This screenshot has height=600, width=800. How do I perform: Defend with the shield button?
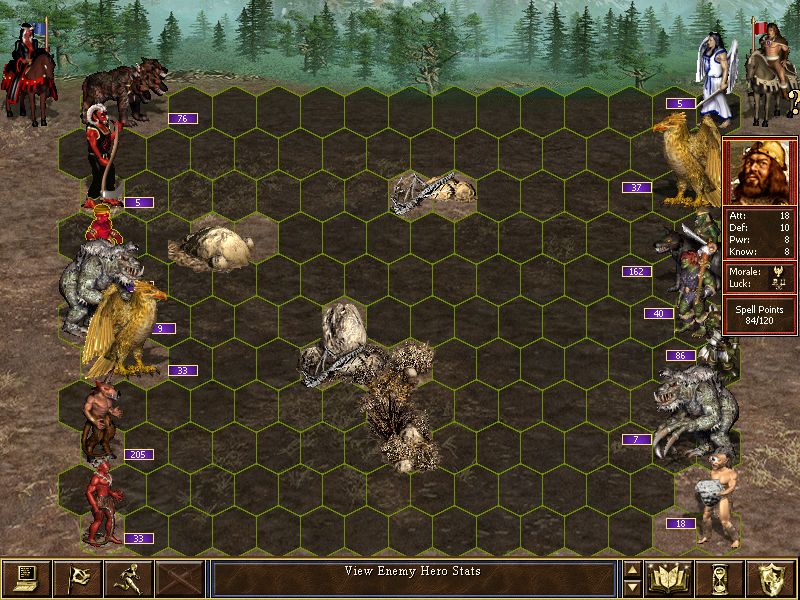(x=772, y=578)
